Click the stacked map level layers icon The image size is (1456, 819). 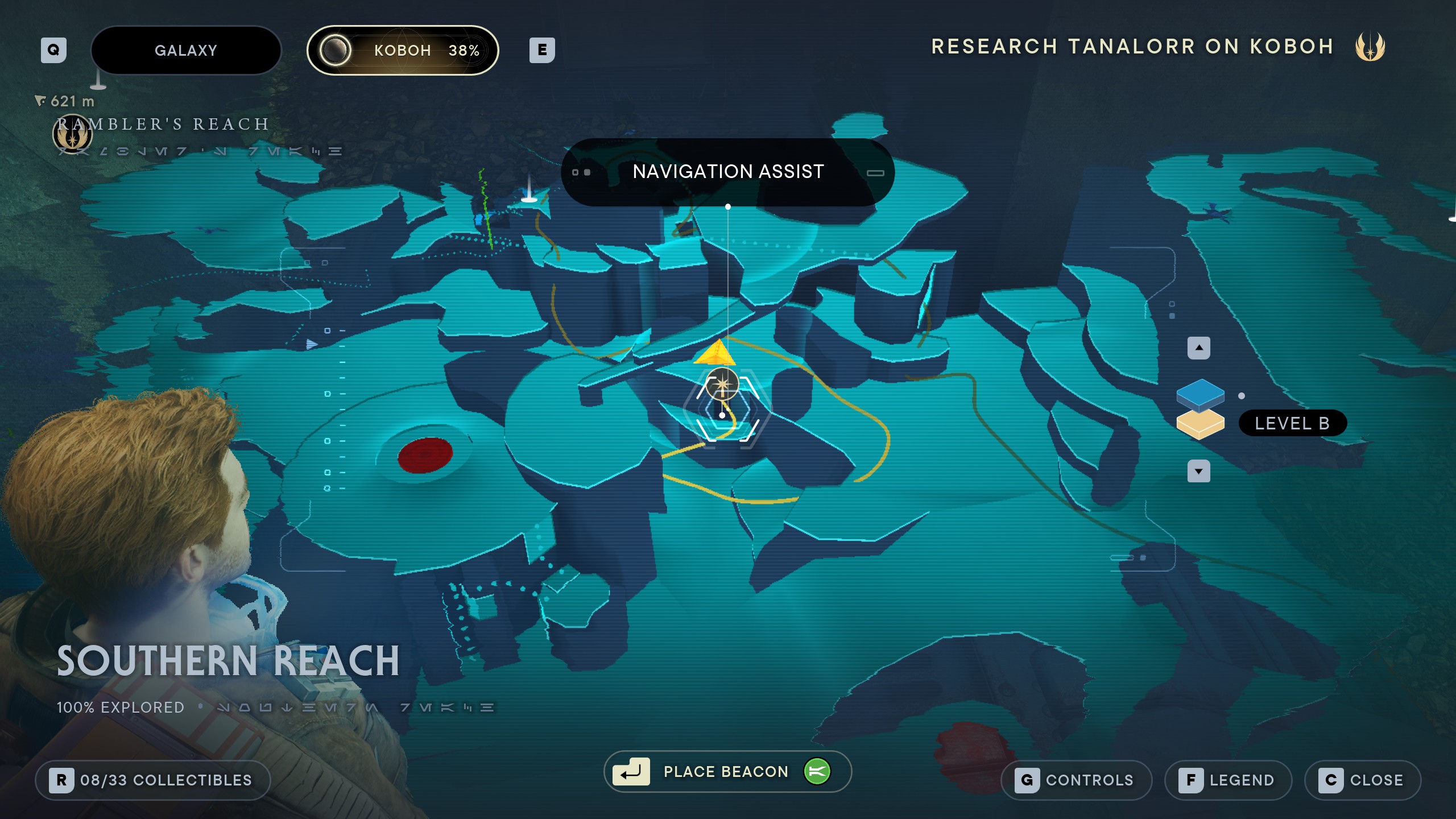click(x=1200, y=409)
